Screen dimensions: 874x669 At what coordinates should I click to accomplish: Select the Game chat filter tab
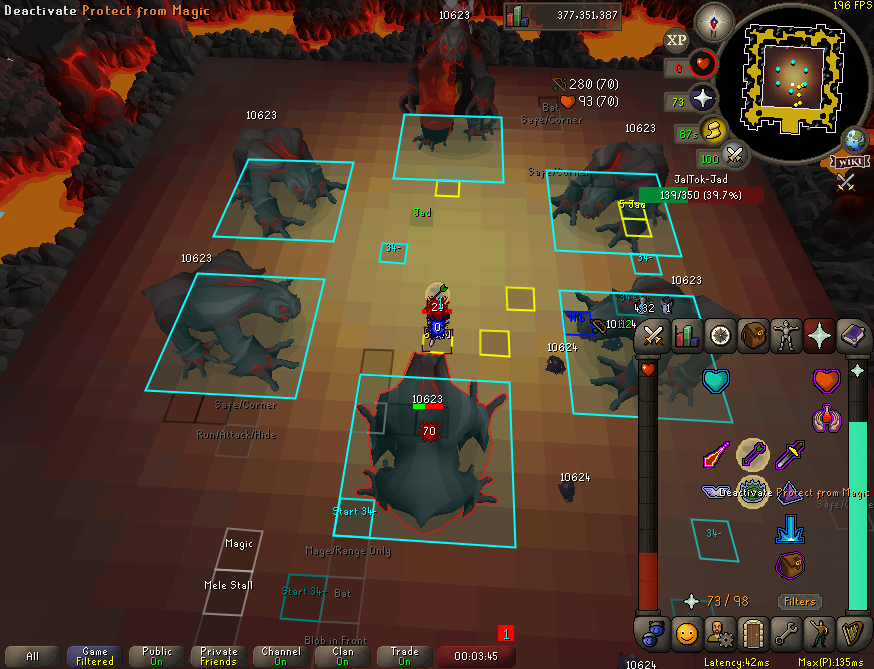pos(94,656)
